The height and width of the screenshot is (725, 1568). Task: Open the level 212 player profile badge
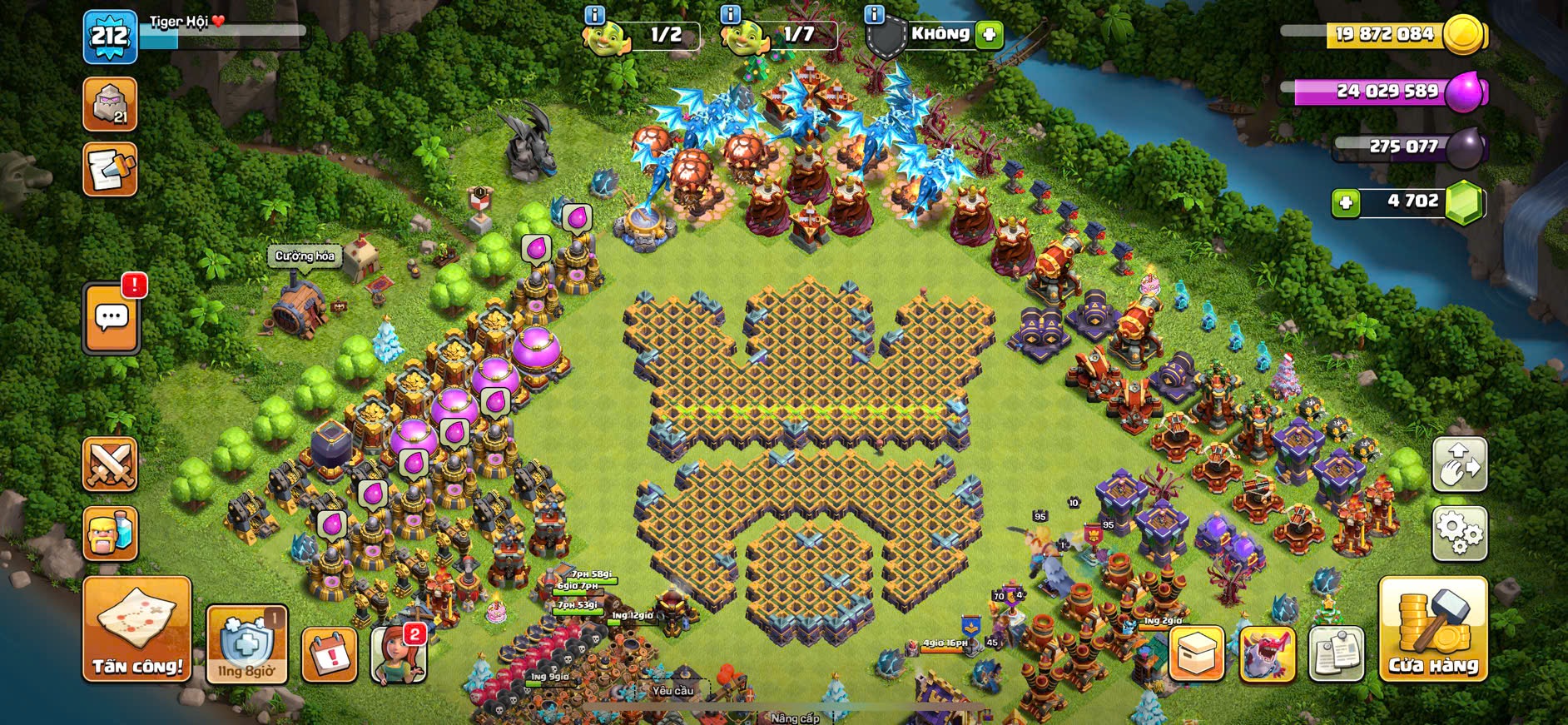pyautogui.click(x=110, y=37)
